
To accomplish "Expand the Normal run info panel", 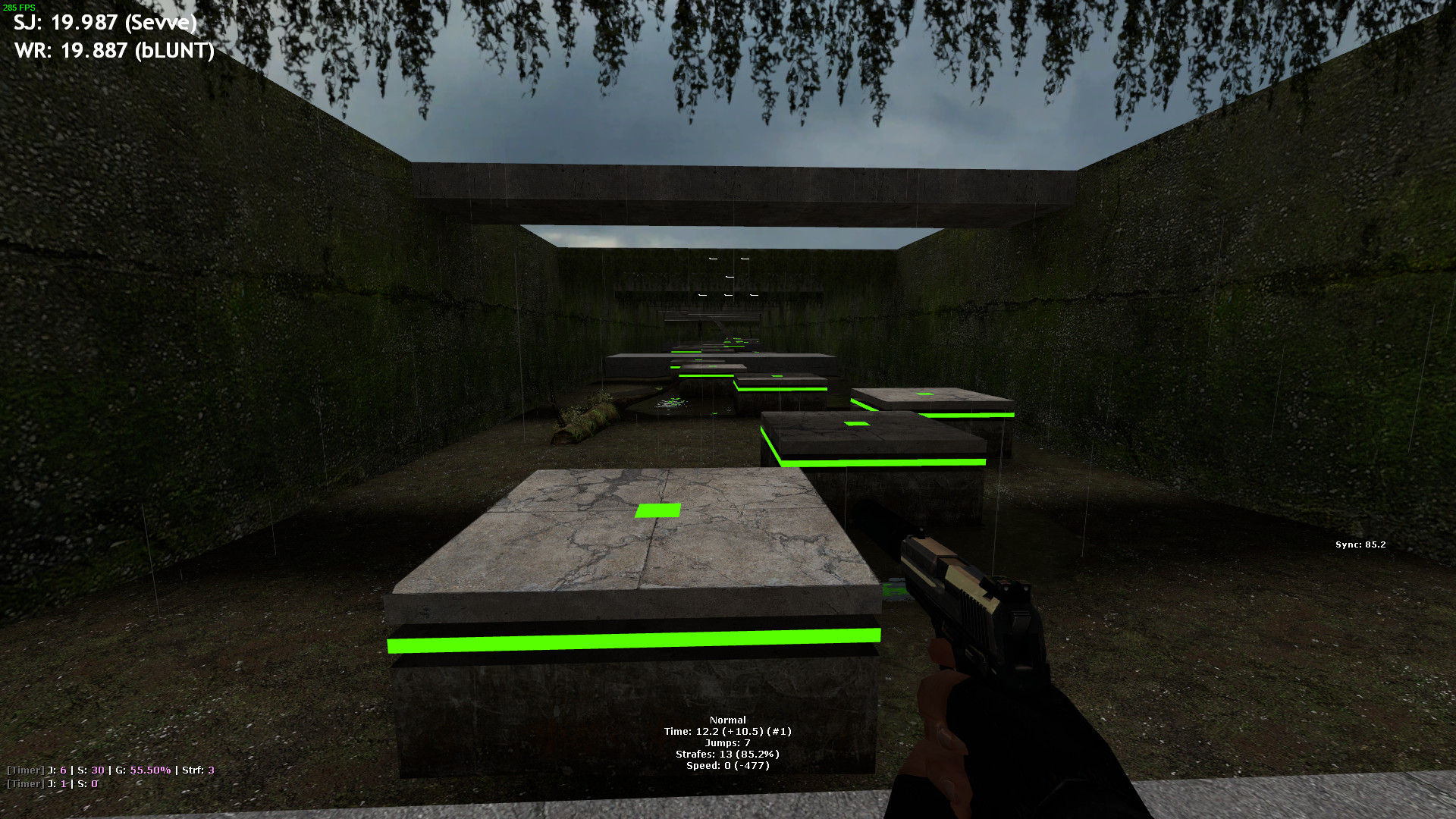I will click(727, 720).
